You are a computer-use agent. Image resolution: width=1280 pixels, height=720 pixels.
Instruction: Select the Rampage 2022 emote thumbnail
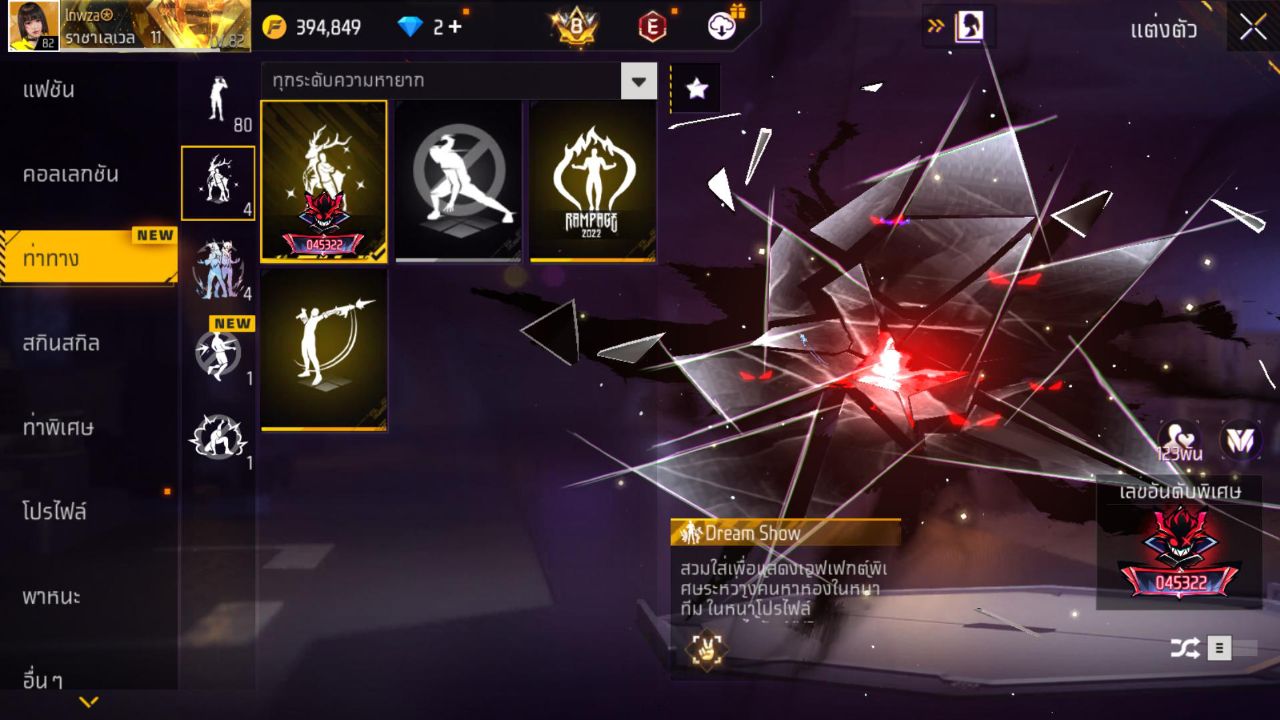[x=591, y=180]
